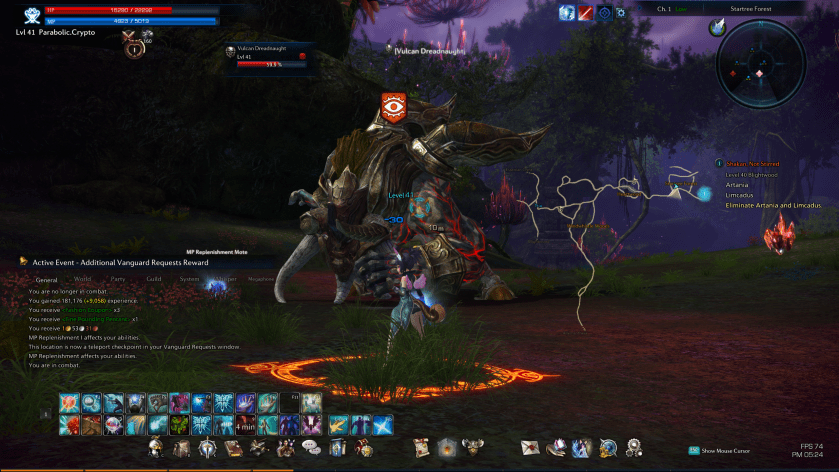839x472 pixels.
Task: Open the speech bubbles social menu
Action: (x=310, y=446)
